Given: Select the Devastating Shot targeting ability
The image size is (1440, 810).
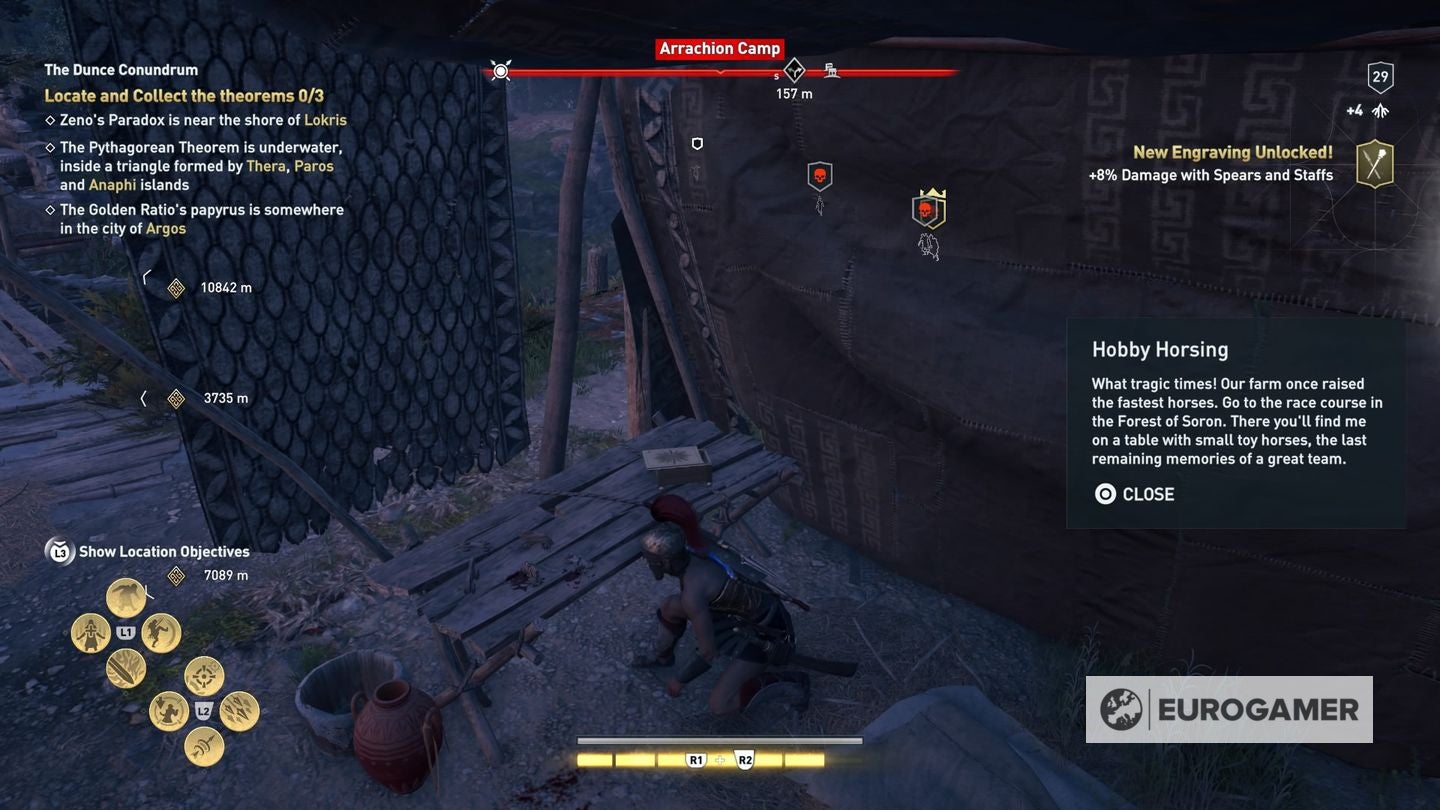Looking at the screenshot, I should click(202, 675).
